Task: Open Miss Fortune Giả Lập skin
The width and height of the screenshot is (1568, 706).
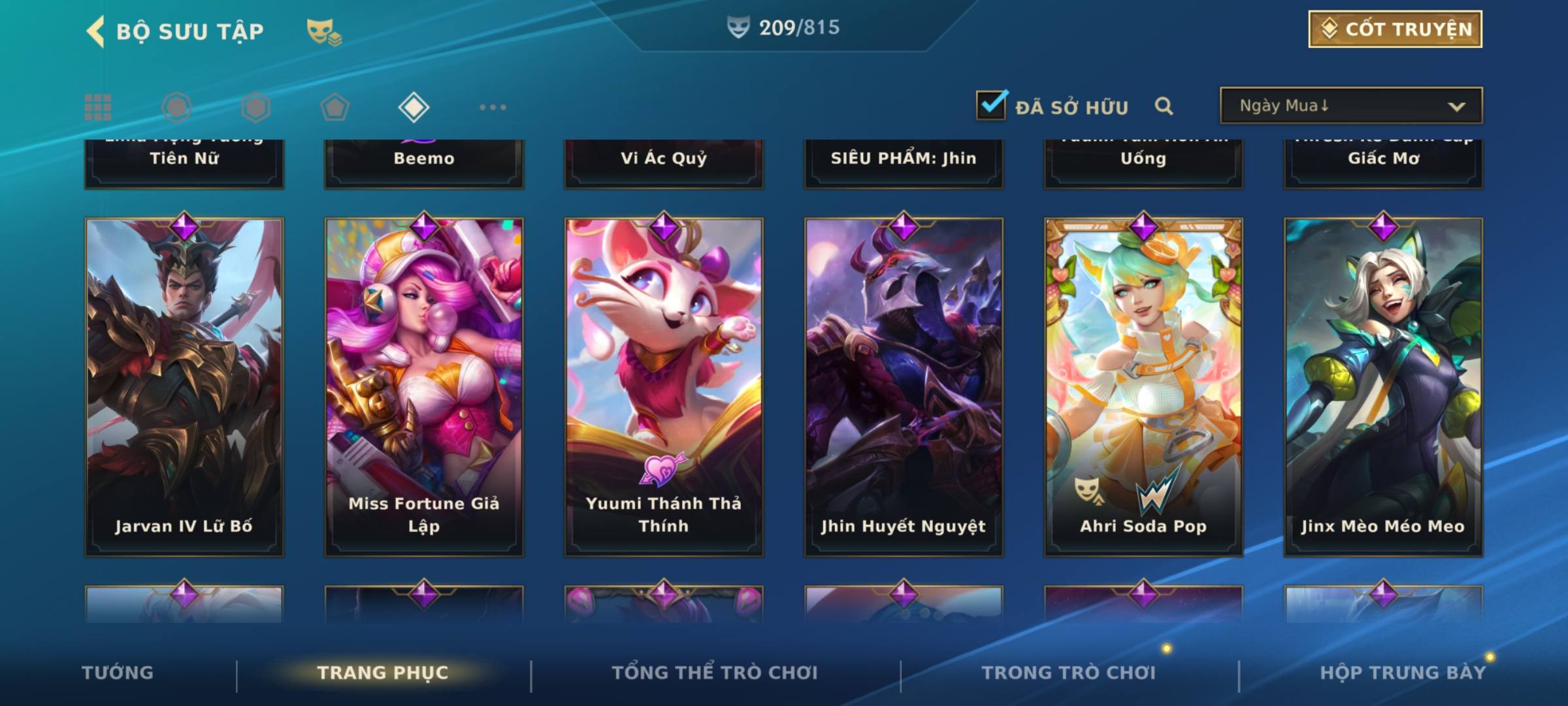Action: coord(424,387)
